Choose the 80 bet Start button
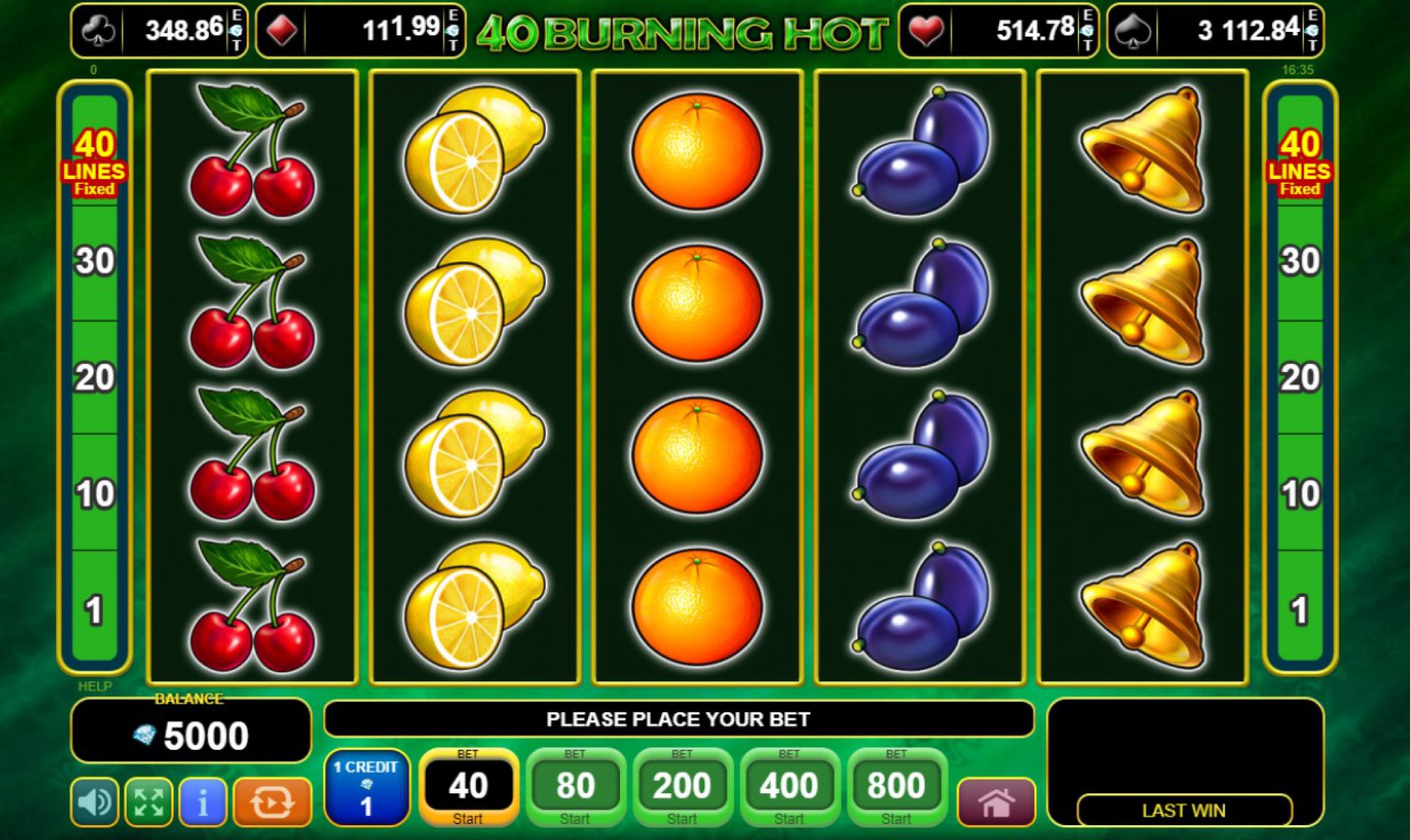Screen dimensions: 1410x840 pyautogui.click(x=575, y=787)
